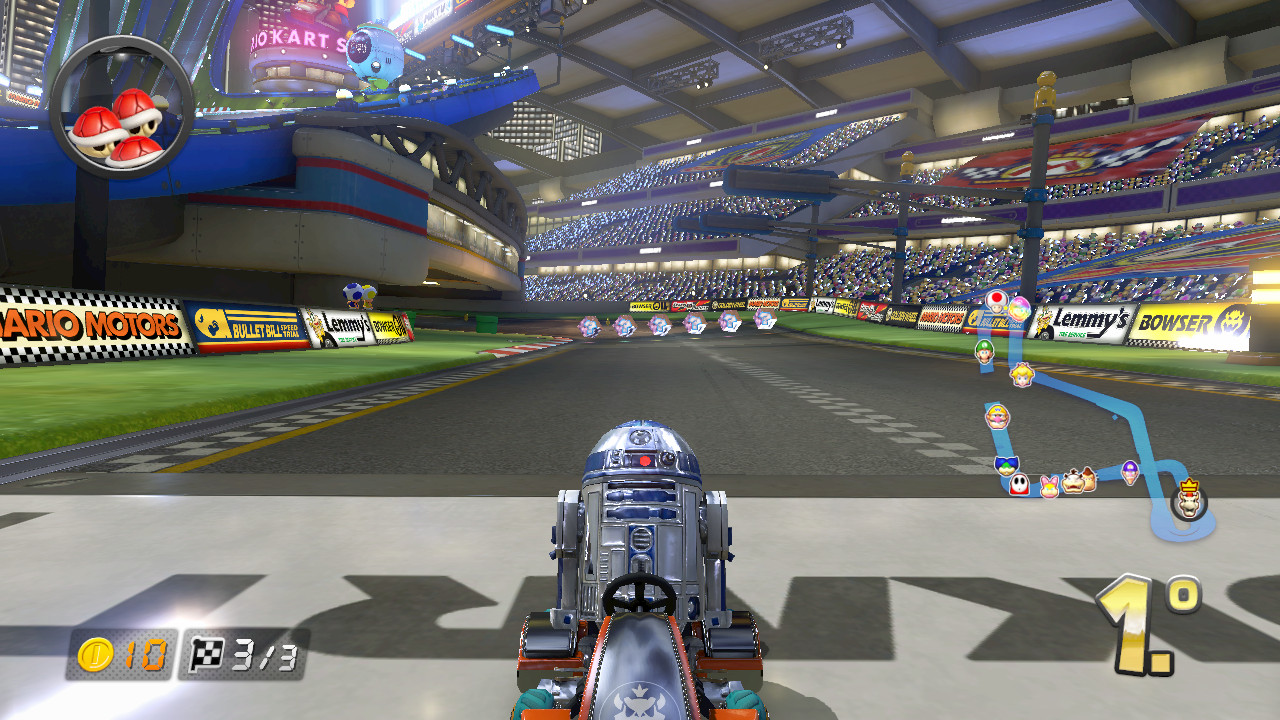The image size is (1280, 720).
Task: Click the Bullet Bill Speed Trial sign
Action: coord(247,323)
